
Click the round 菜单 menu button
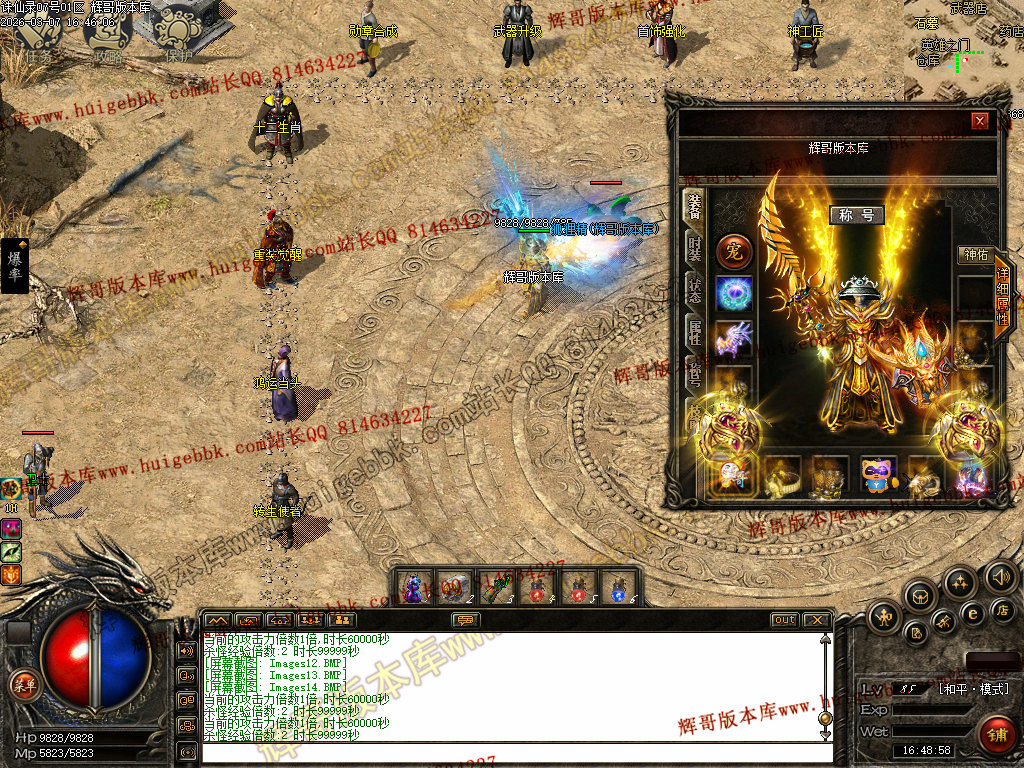point(23,684)
